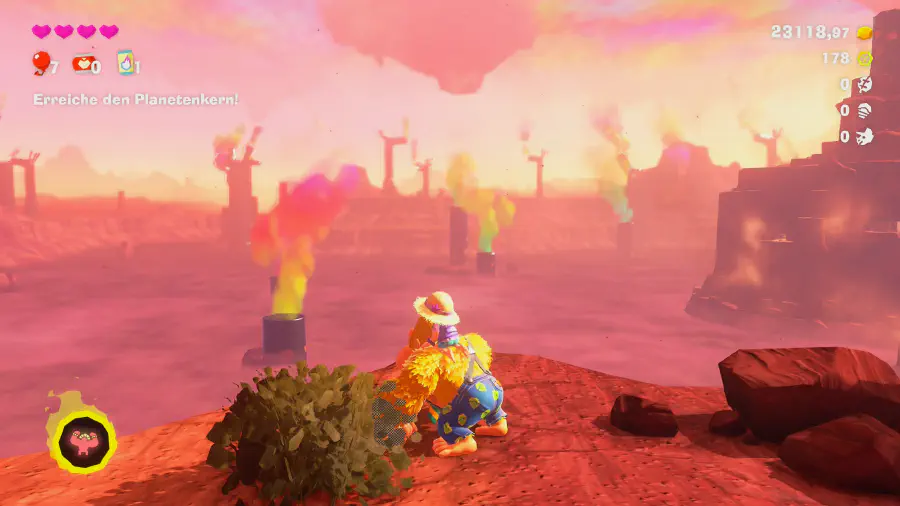The height and width of the screenshot is (506, 900).
Task: Select the striped shell fossil icon
Action: click(x=864, y=110)
